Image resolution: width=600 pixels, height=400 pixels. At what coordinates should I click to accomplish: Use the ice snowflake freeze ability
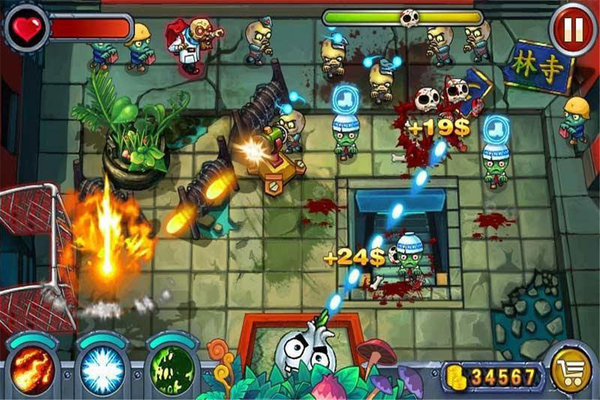100,368
